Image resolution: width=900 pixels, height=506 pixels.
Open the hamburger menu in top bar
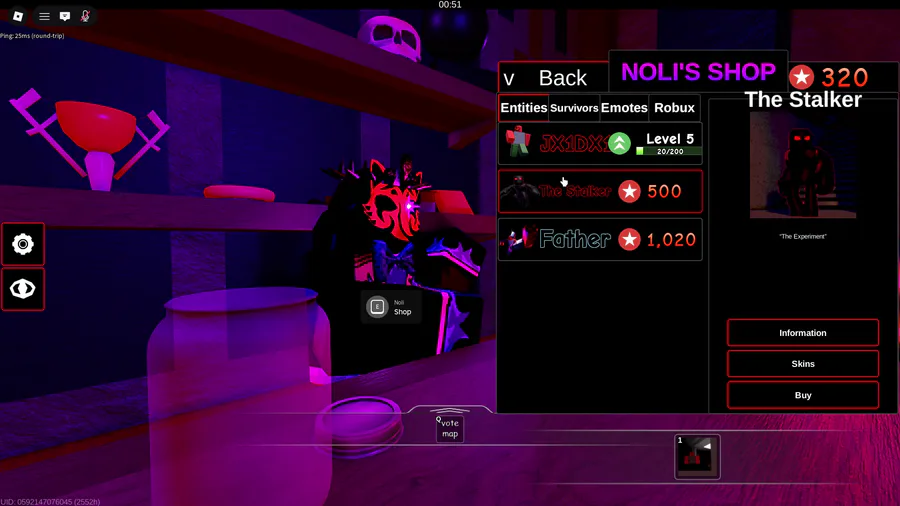pyautogui.click(x=44, y=16)
